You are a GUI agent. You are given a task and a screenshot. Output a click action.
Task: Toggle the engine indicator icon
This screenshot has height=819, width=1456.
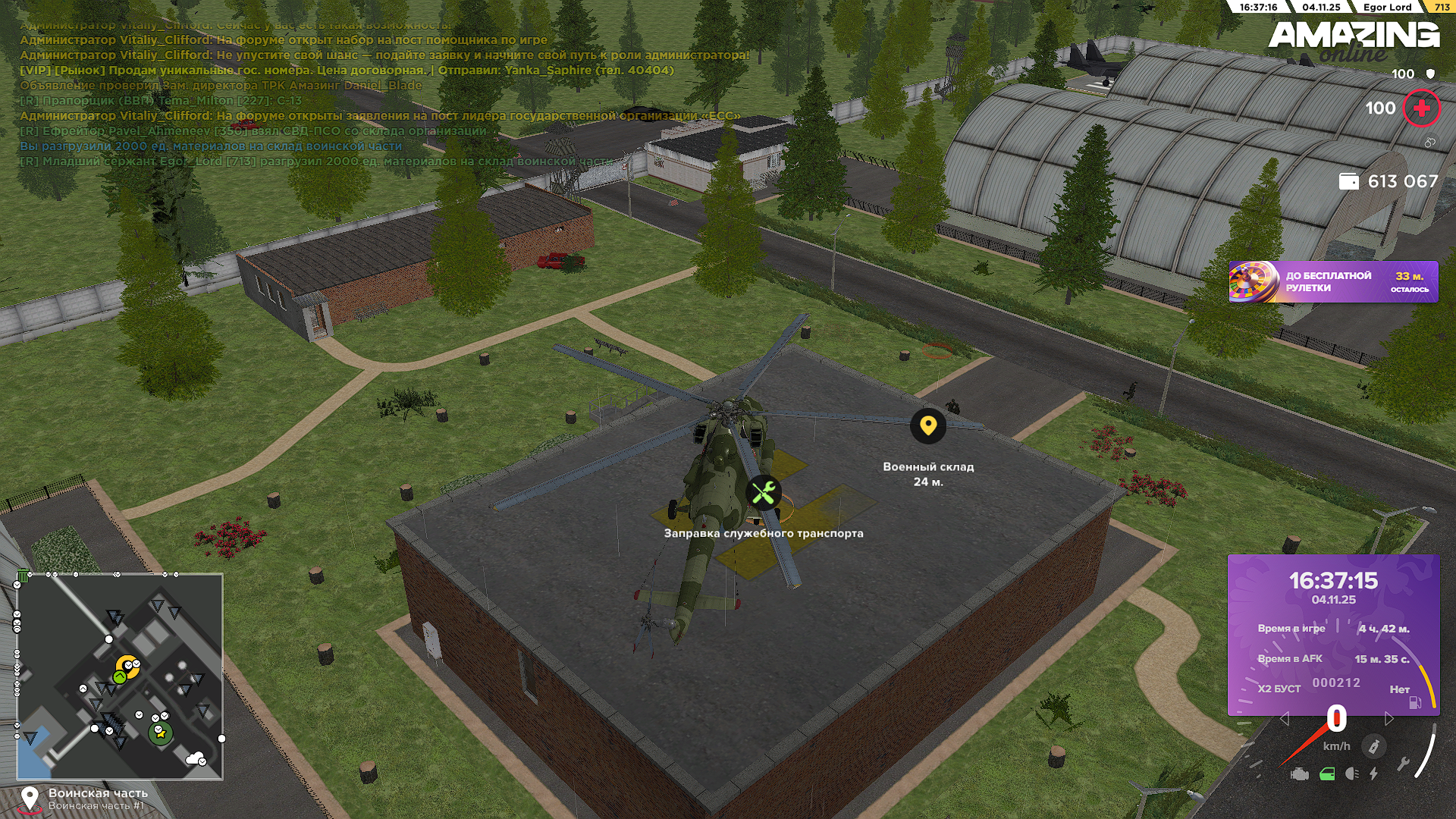point(1300,774)
